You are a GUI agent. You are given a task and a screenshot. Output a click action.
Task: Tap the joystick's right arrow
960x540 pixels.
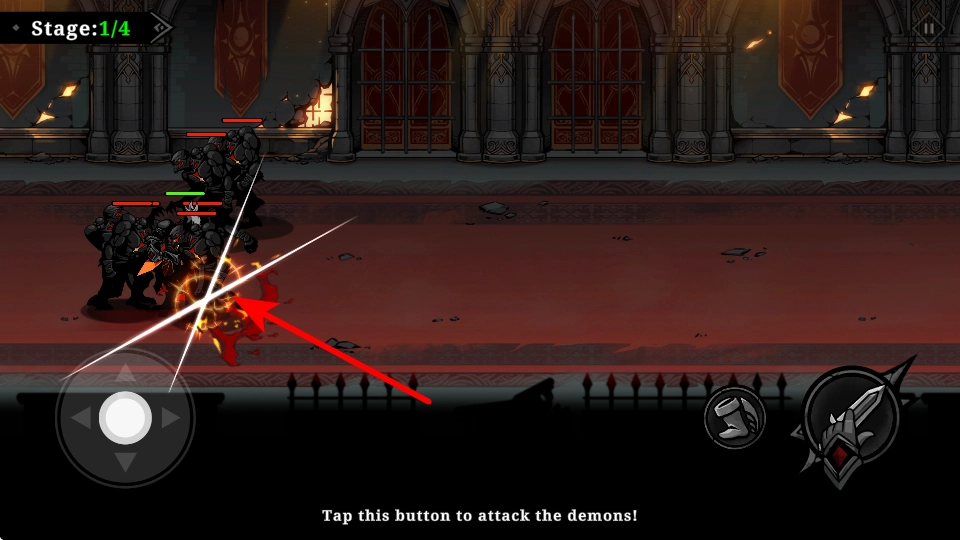(x=170, y=418)
